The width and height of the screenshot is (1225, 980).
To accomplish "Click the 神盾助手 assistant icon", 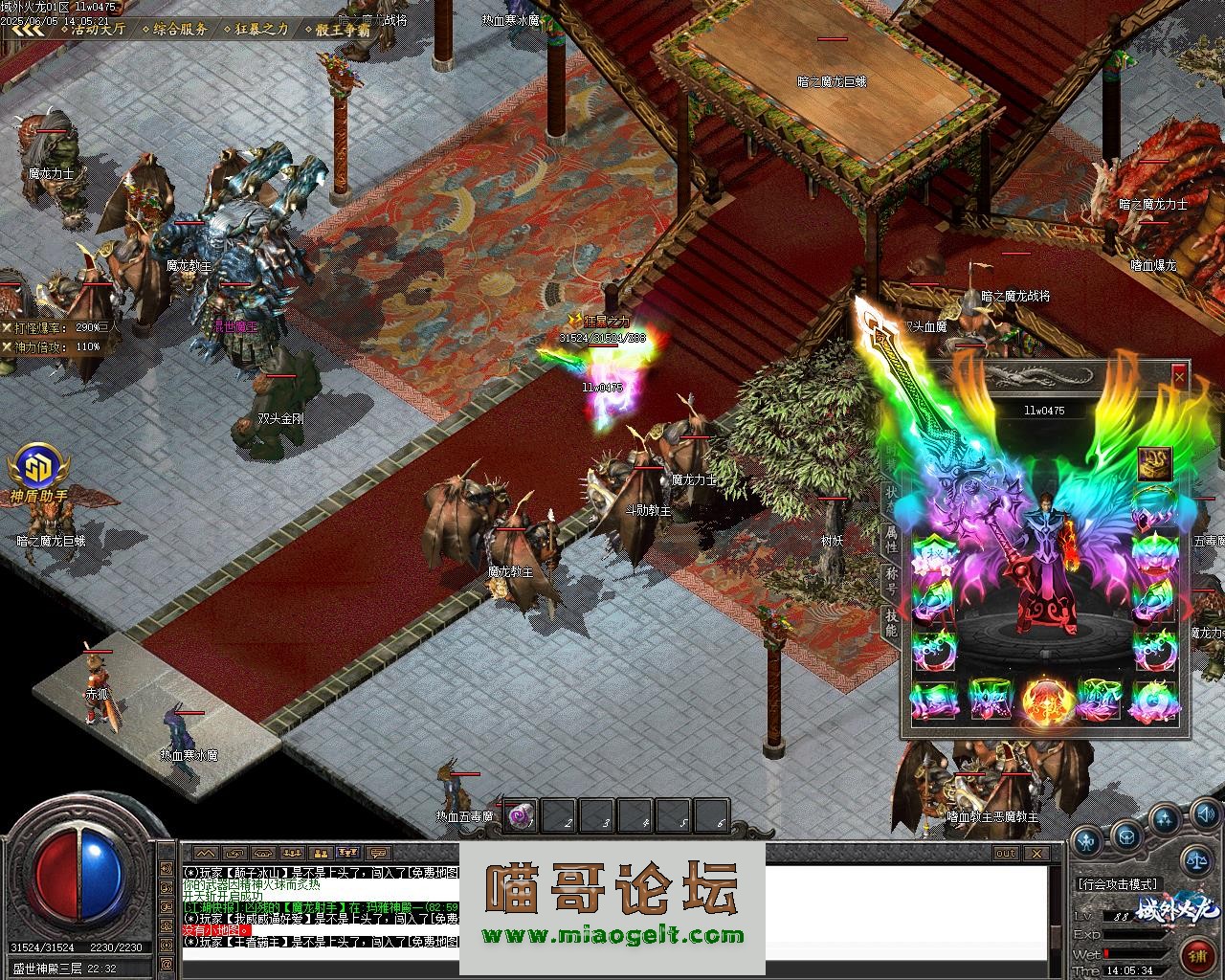I will [38, 469].
